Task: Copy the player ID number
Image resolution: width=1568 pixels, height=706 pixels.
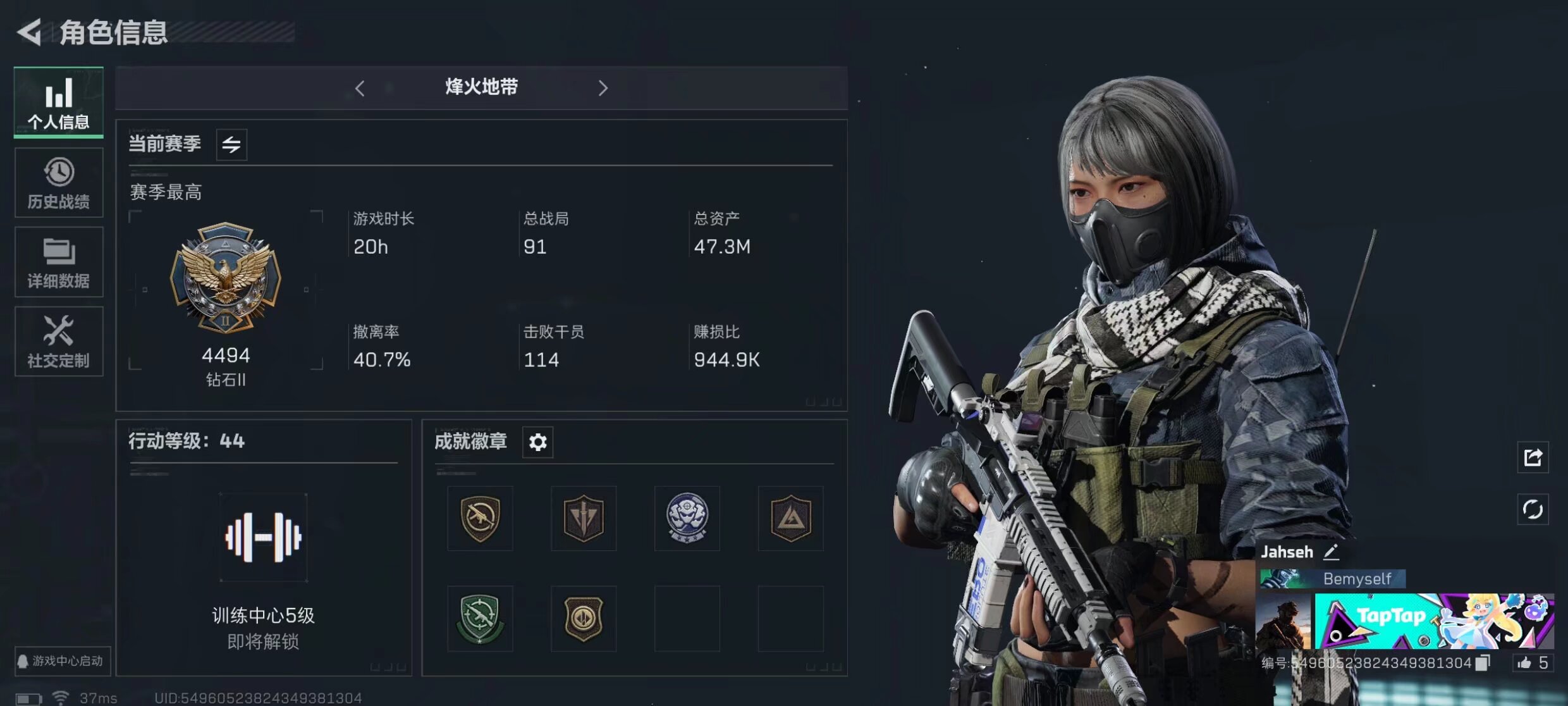Action: [x=1483, y=663]
